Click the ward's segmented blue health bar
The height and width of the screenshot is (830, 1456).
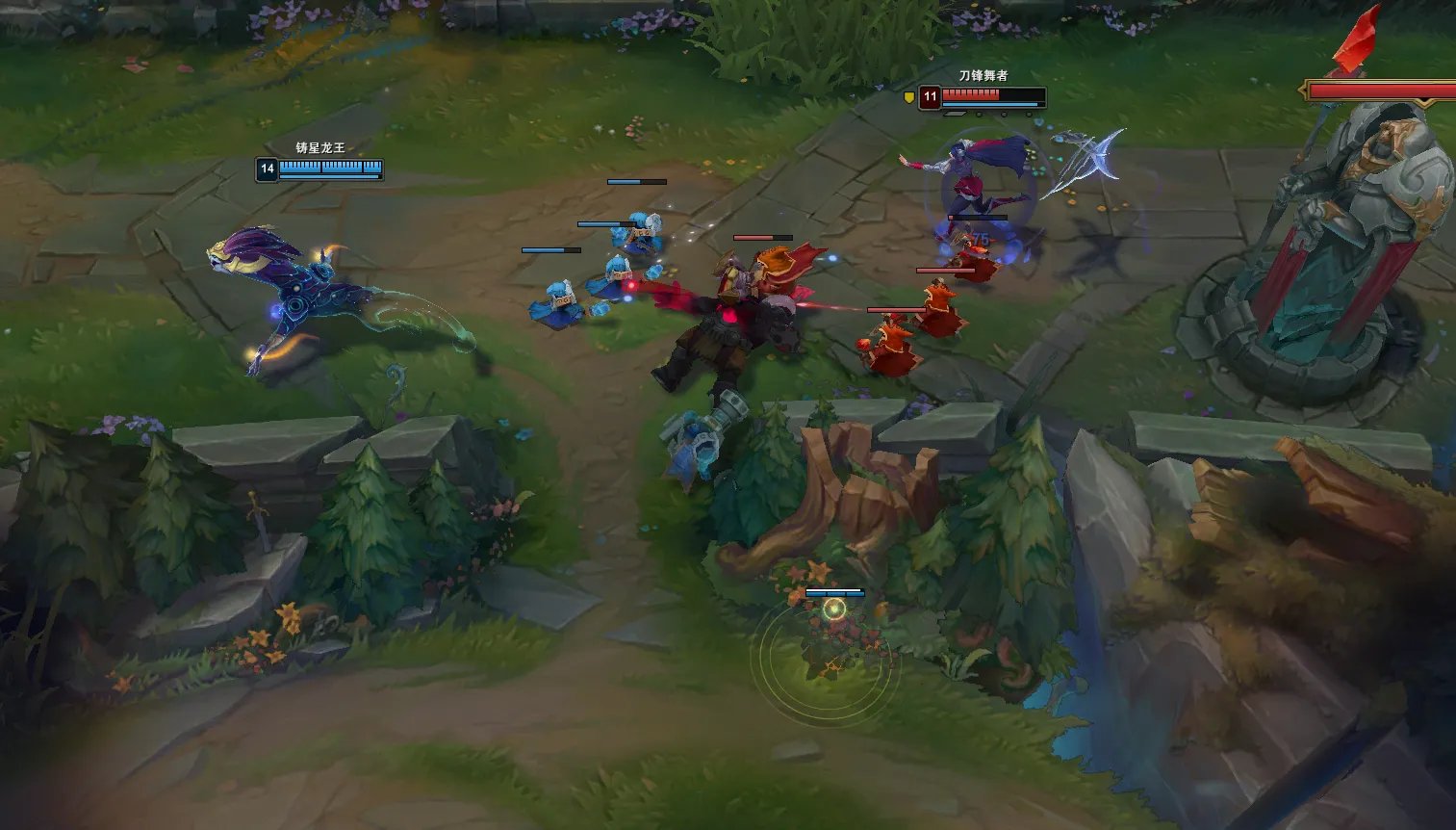click(x=835, y=593)
